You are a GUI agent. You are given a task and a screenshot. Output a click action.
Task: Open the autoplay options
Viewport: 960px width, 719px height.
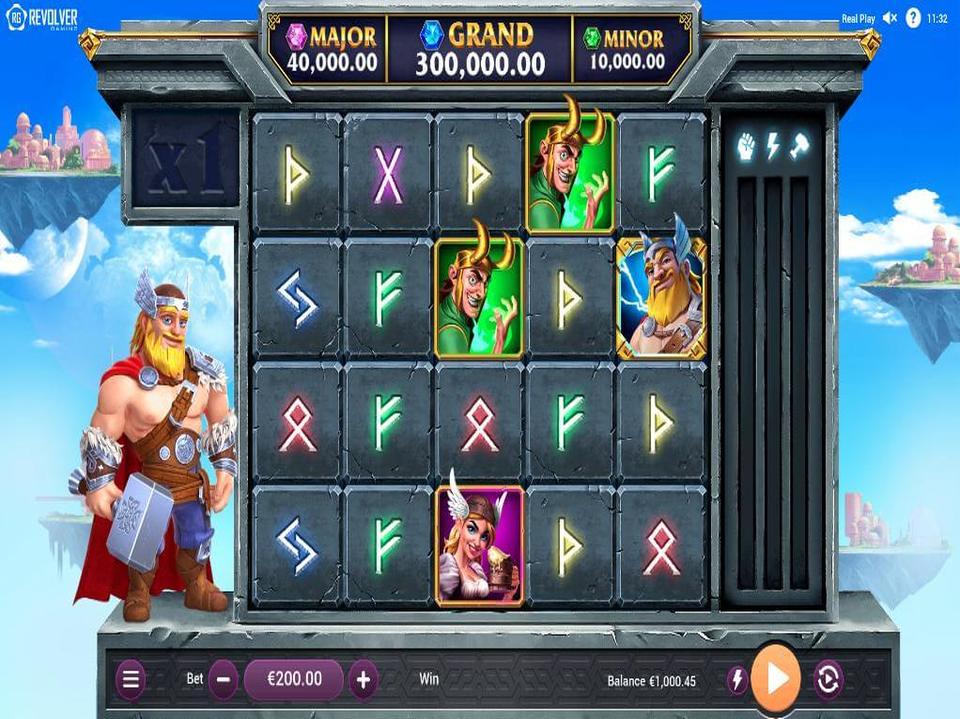click(x=828, y=680)
